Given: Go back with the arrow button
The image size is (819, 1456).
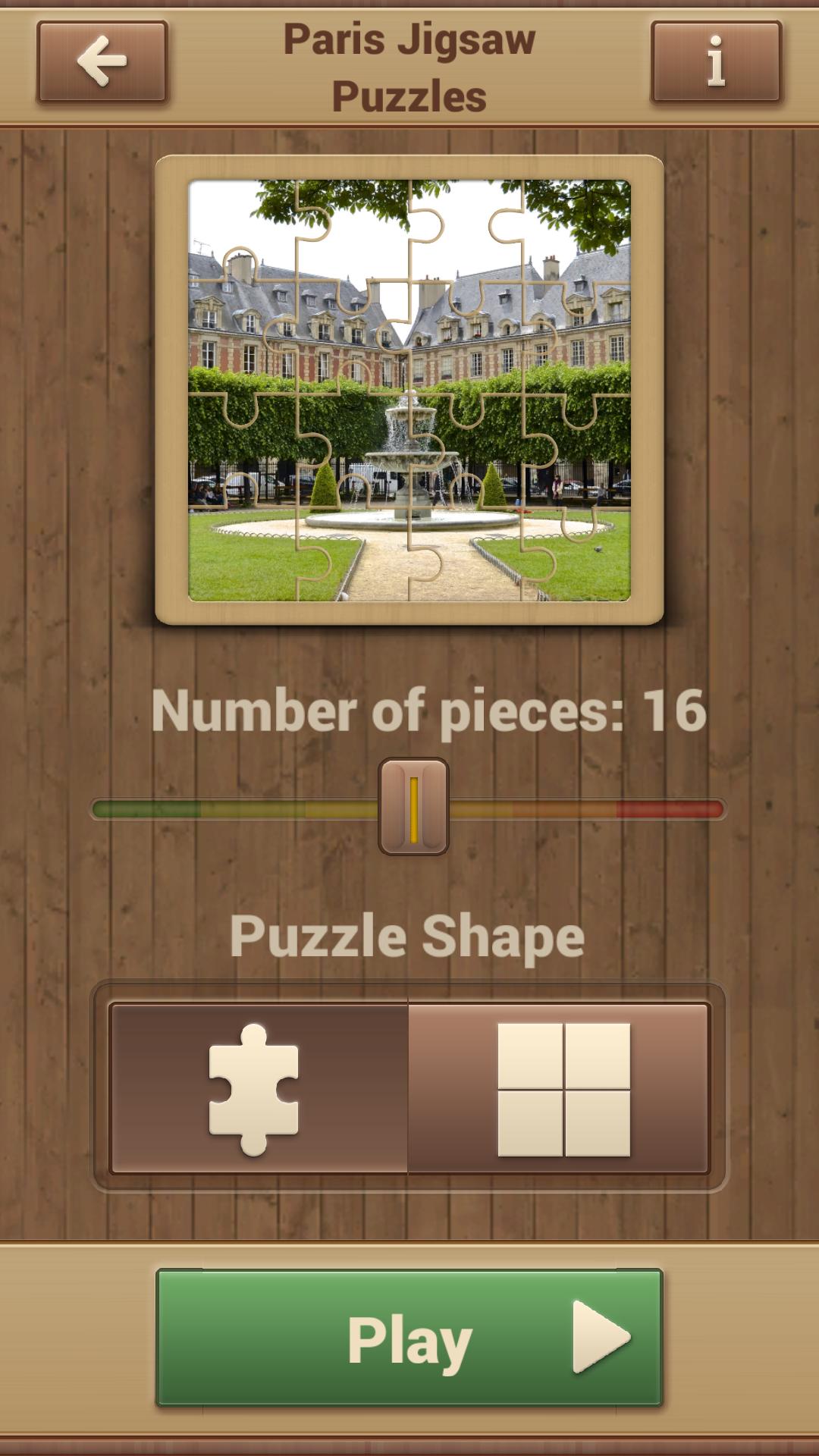Looking at the screenshot, I should (x=102, y=62).
